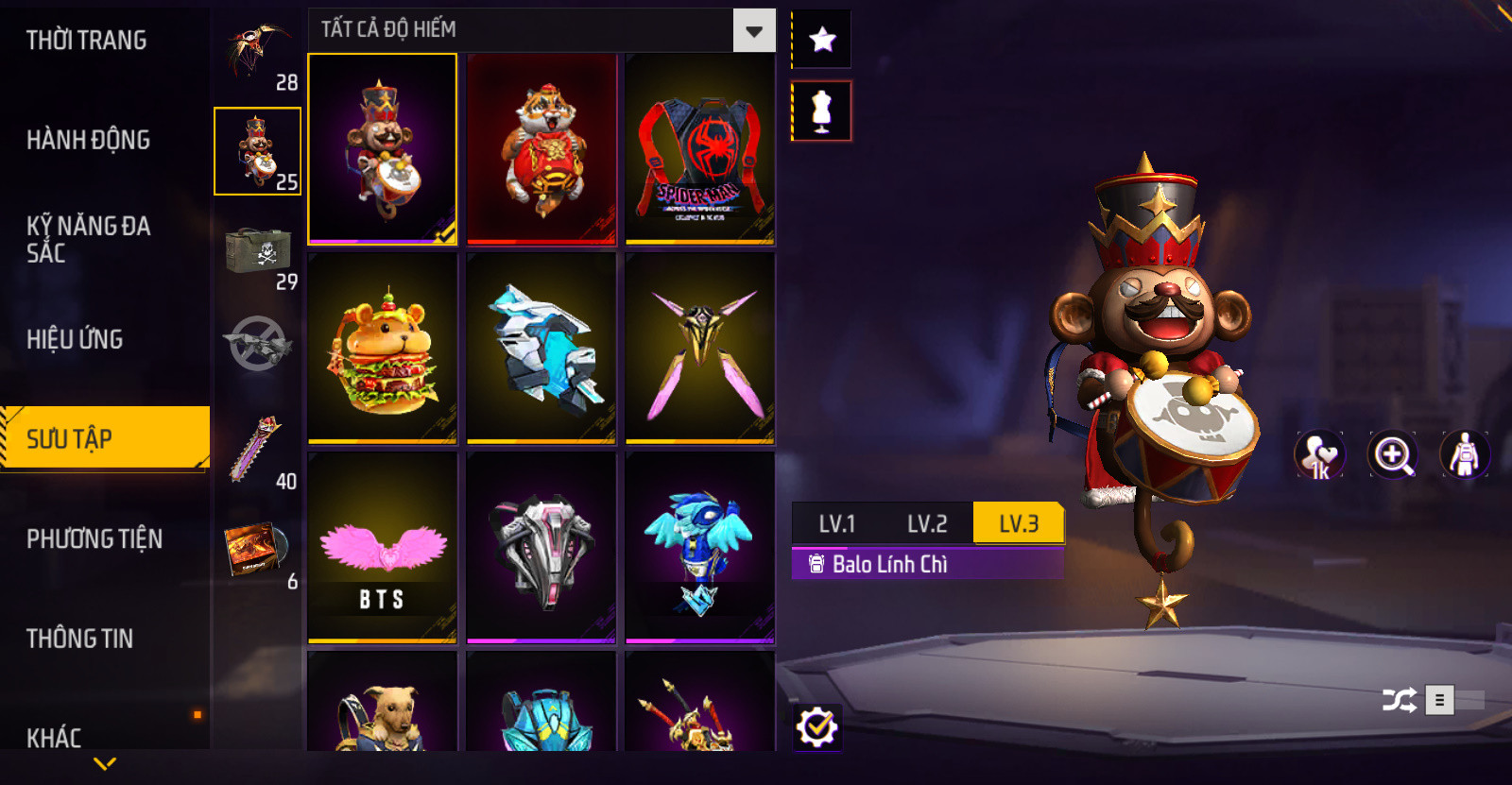Select the Spider-Man backpack item
The height and width of the screenshot is (785, 1512).
(699, 149)
